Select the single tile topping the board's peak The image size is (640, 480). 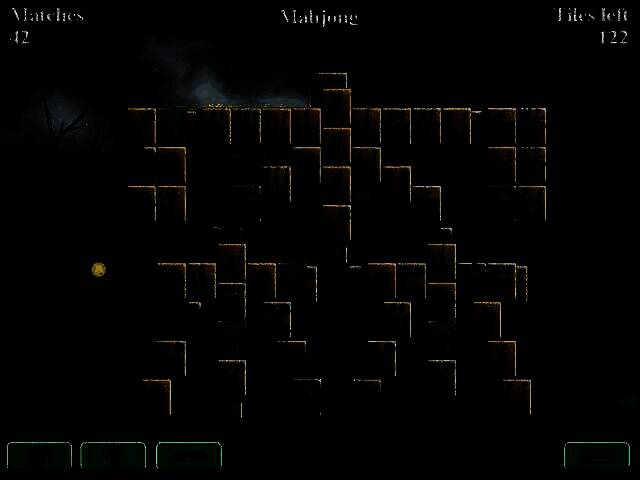click(x=333, y=82)
